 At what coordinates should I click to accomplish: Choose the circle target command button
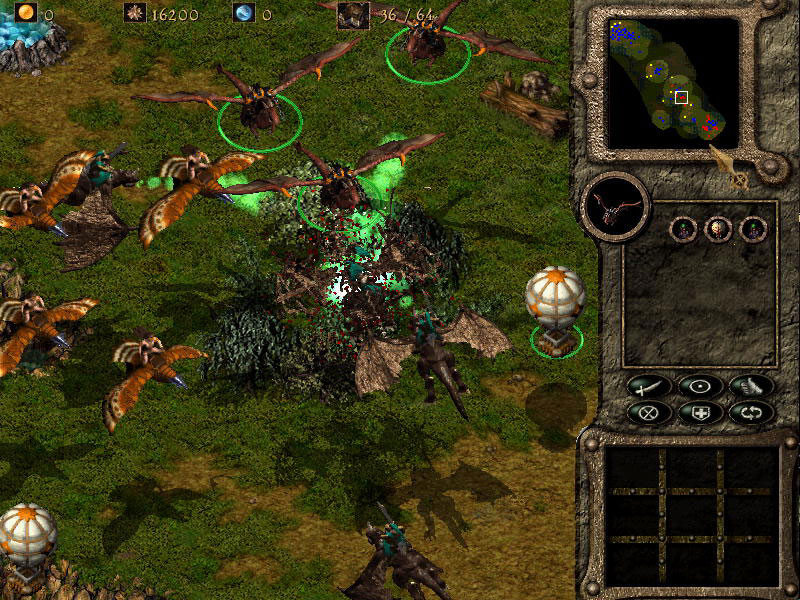point(699,385)
